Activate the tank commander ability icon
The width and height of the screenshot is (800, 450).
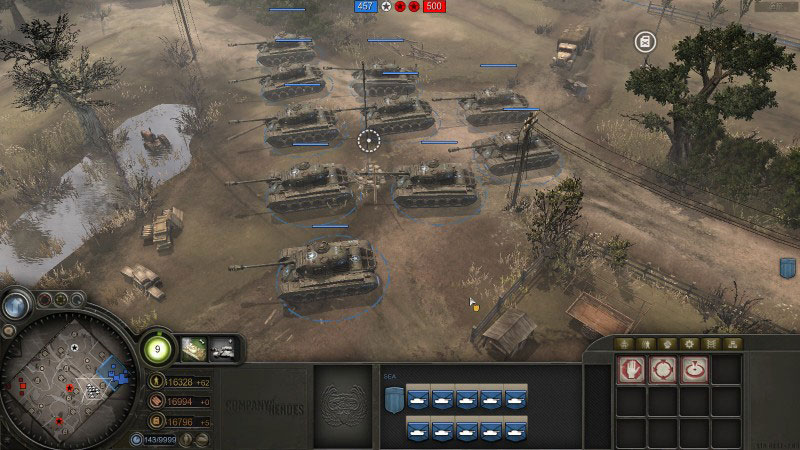(x=194, y=347)
